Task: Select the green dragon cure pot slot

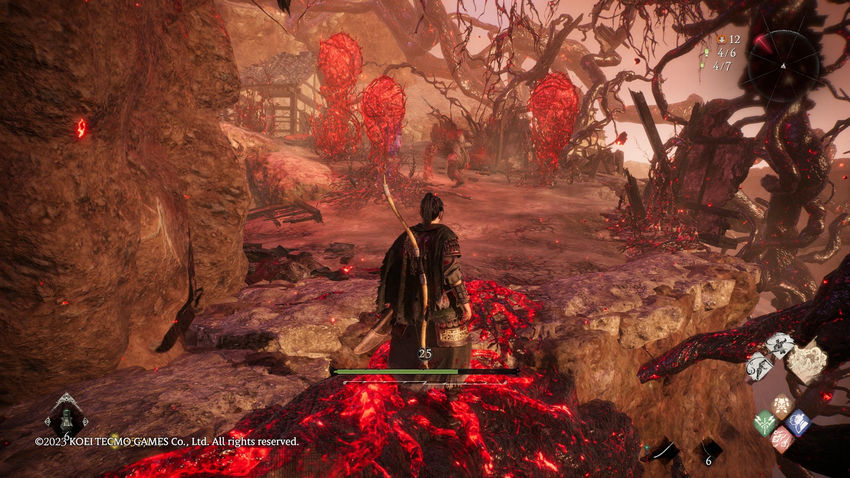Action: click(66, 415)
